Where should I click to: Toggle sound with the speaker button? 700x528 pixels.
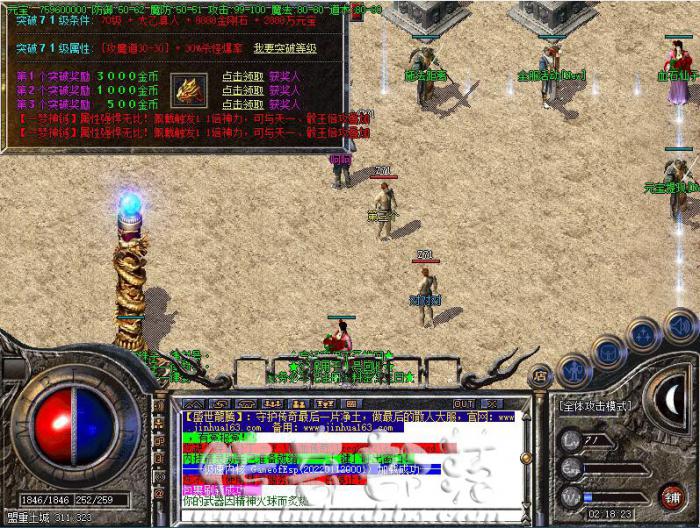pos(680,324)
